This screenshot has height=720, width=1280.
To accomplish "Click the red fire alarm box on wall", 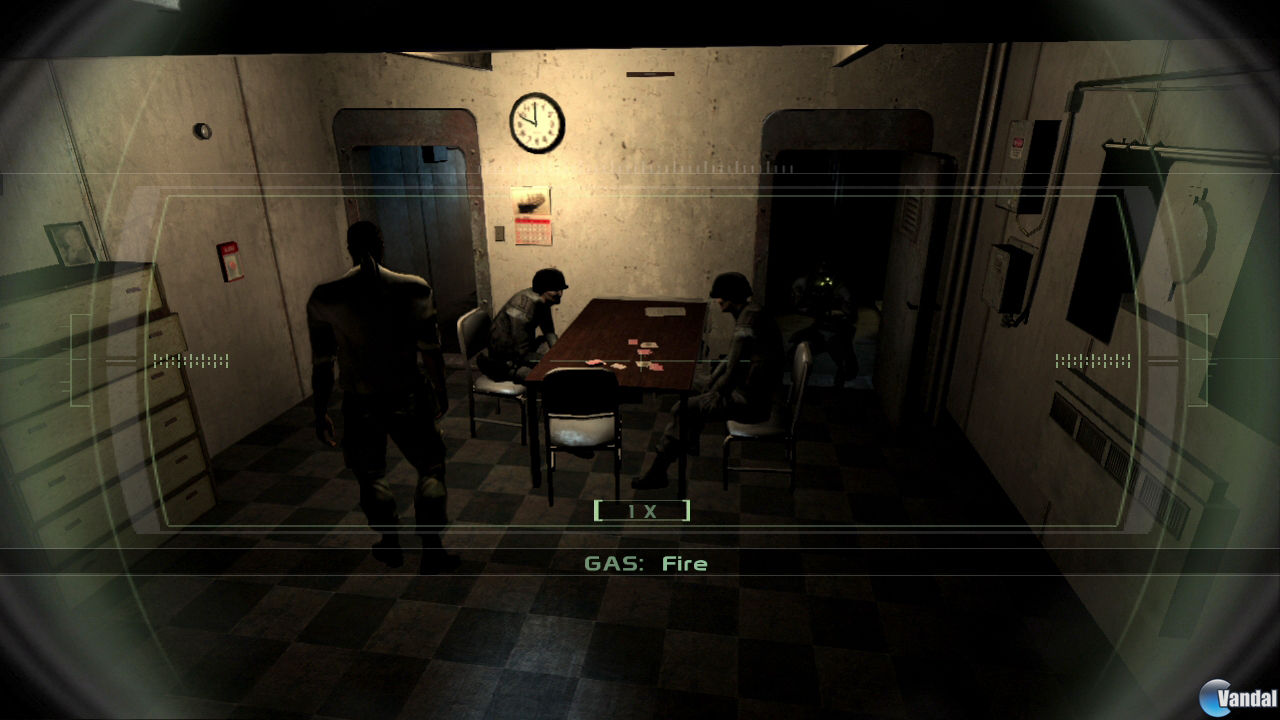I will coord(233,262).
